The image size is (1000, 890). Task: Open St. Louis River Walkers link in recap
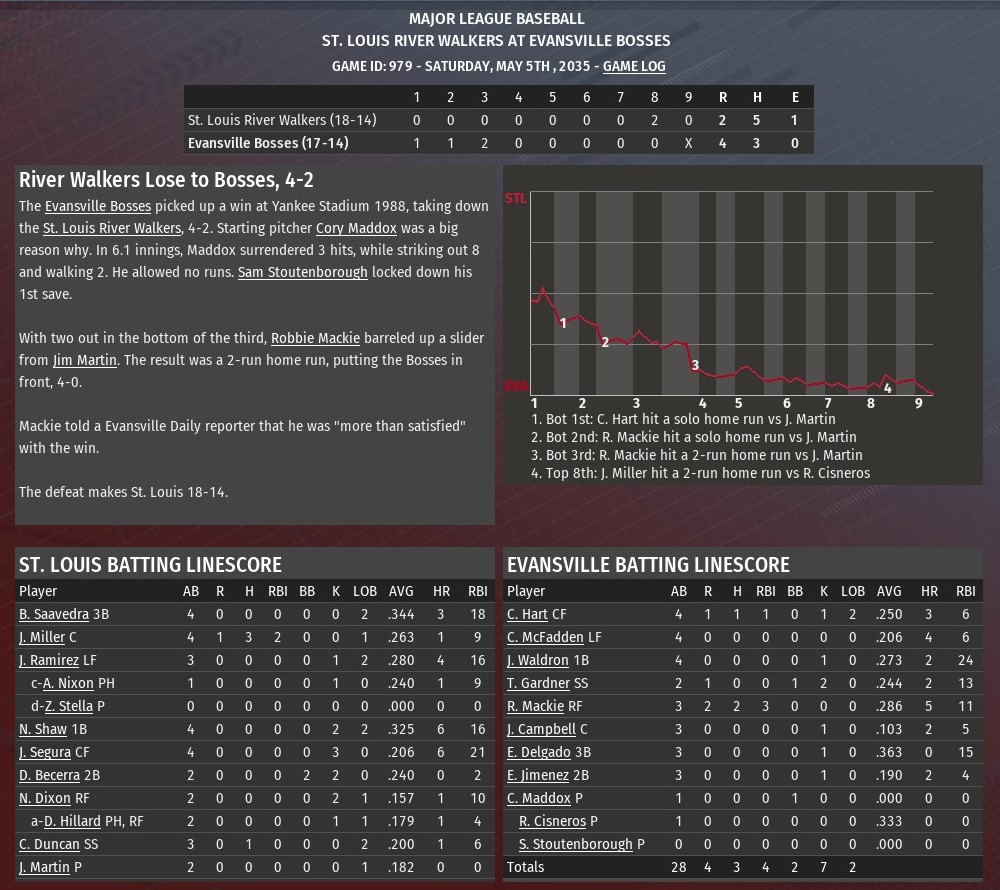[x=111, y=228]
